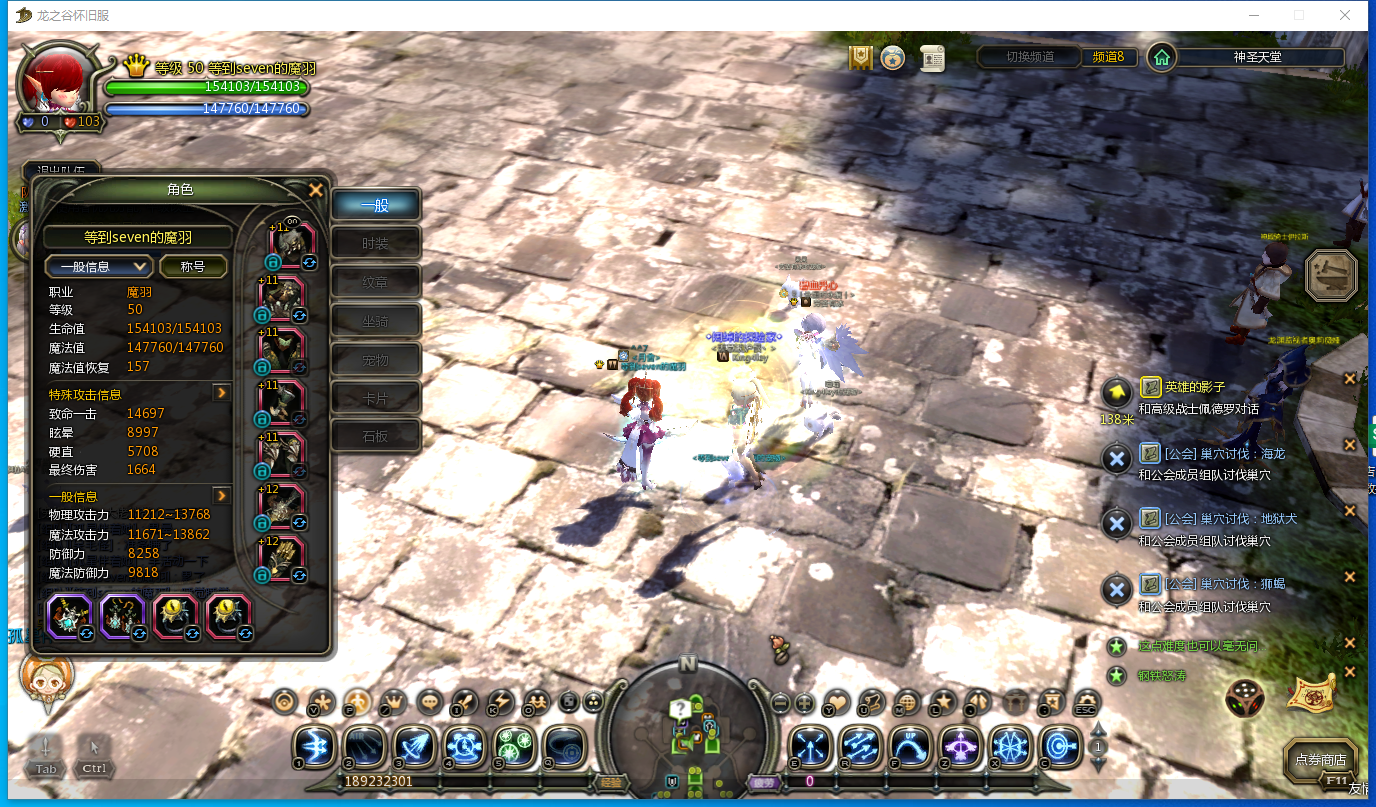The height and width of the screenshot is (807, 1376).
Task: Open the 一般信息 dropdown
Action: (x=99, y=266)
